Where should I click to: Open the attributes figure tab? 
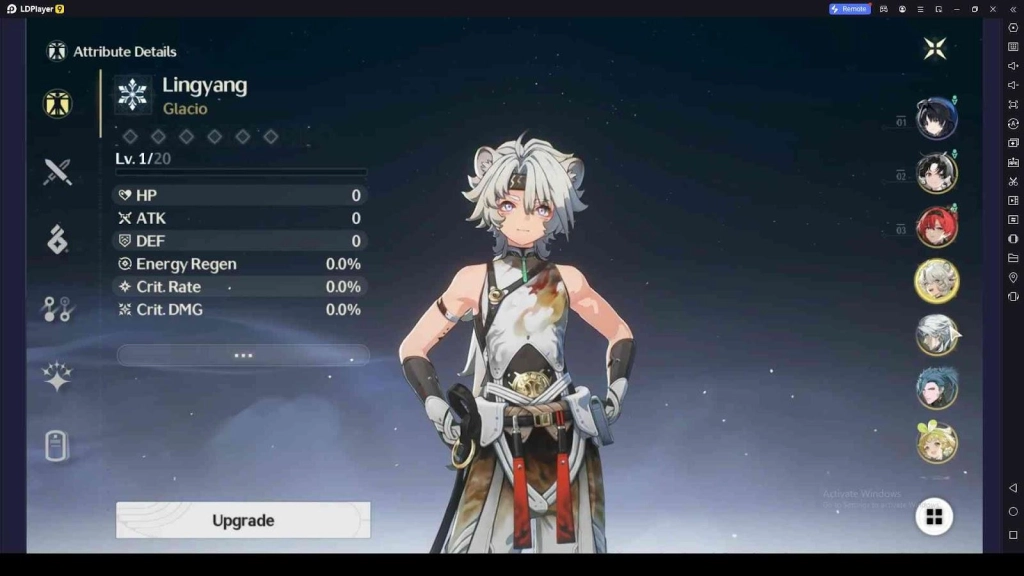click(x=57, y=104)
